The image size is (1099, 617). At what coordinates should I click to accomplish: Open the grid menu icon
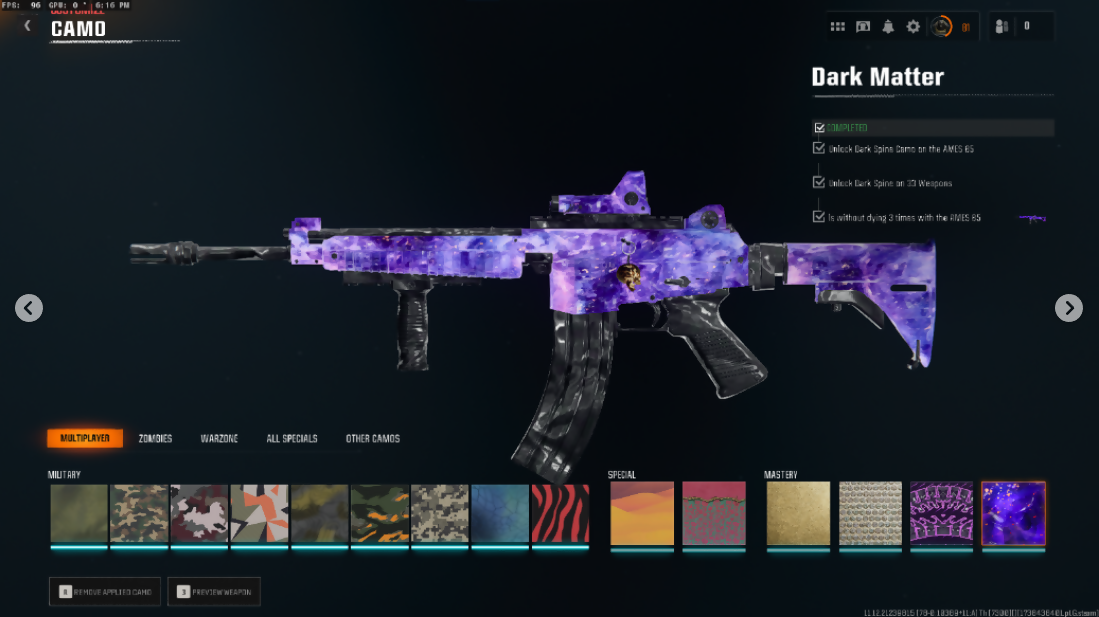click(x=838, y=27)
